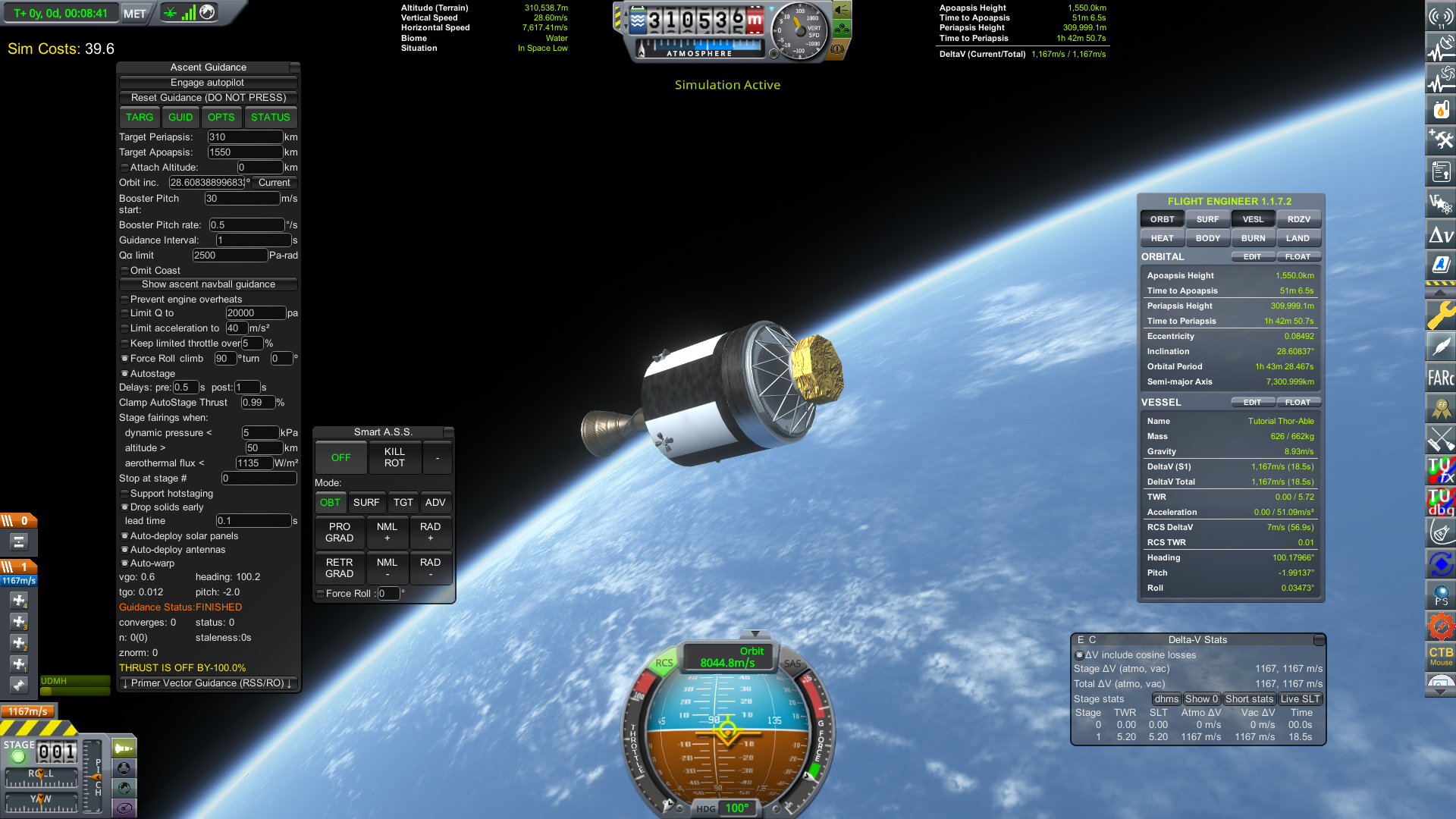
Task: Switch Smart A.S.S. mode to SURF
Action: click(x=366, y=503)
